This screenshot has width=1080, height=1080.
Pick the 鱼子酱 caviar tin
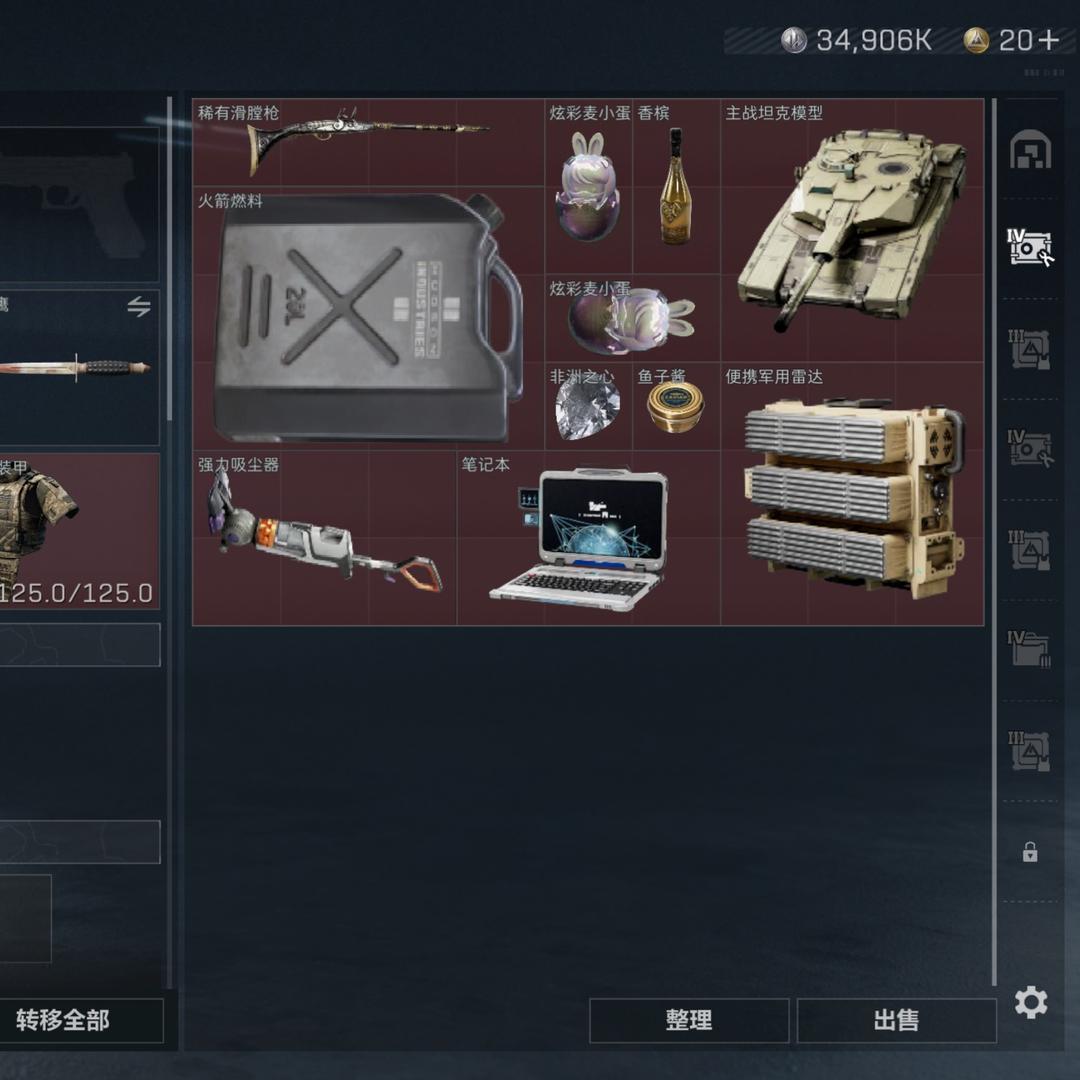click(x=675, y=407)
